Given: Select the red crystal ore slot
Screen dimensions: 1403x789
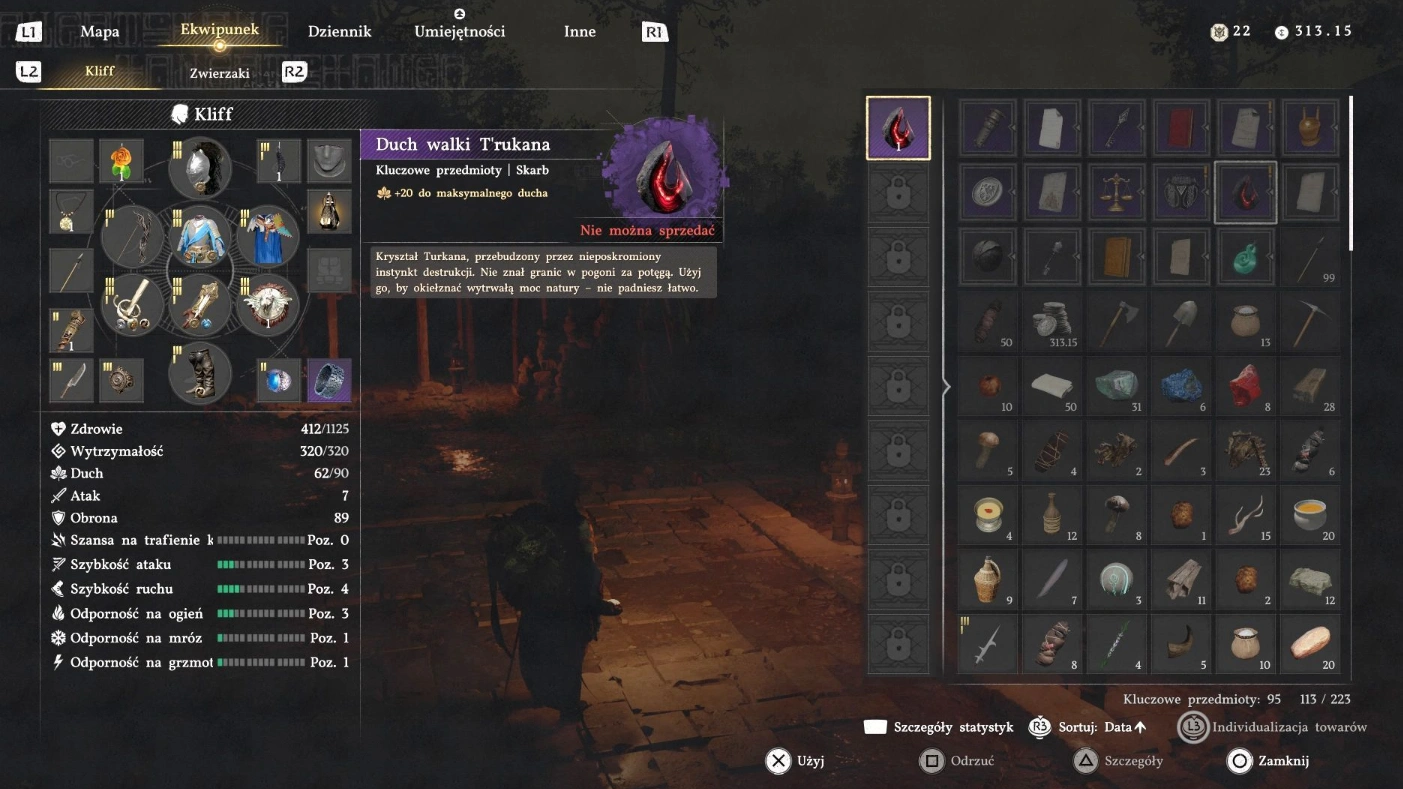Looking at the screenshot, I should tap(1245, 386).
